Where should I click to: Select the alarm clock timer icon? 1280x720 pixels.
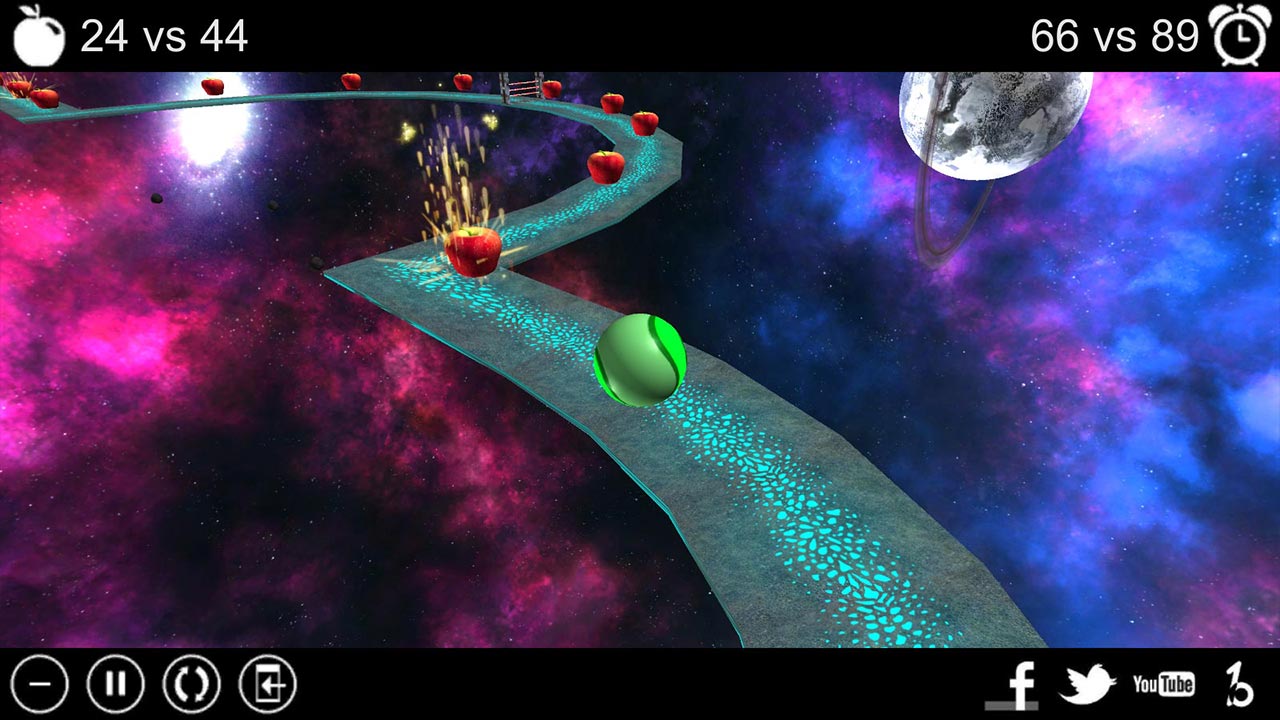(x=1240, y=36)
